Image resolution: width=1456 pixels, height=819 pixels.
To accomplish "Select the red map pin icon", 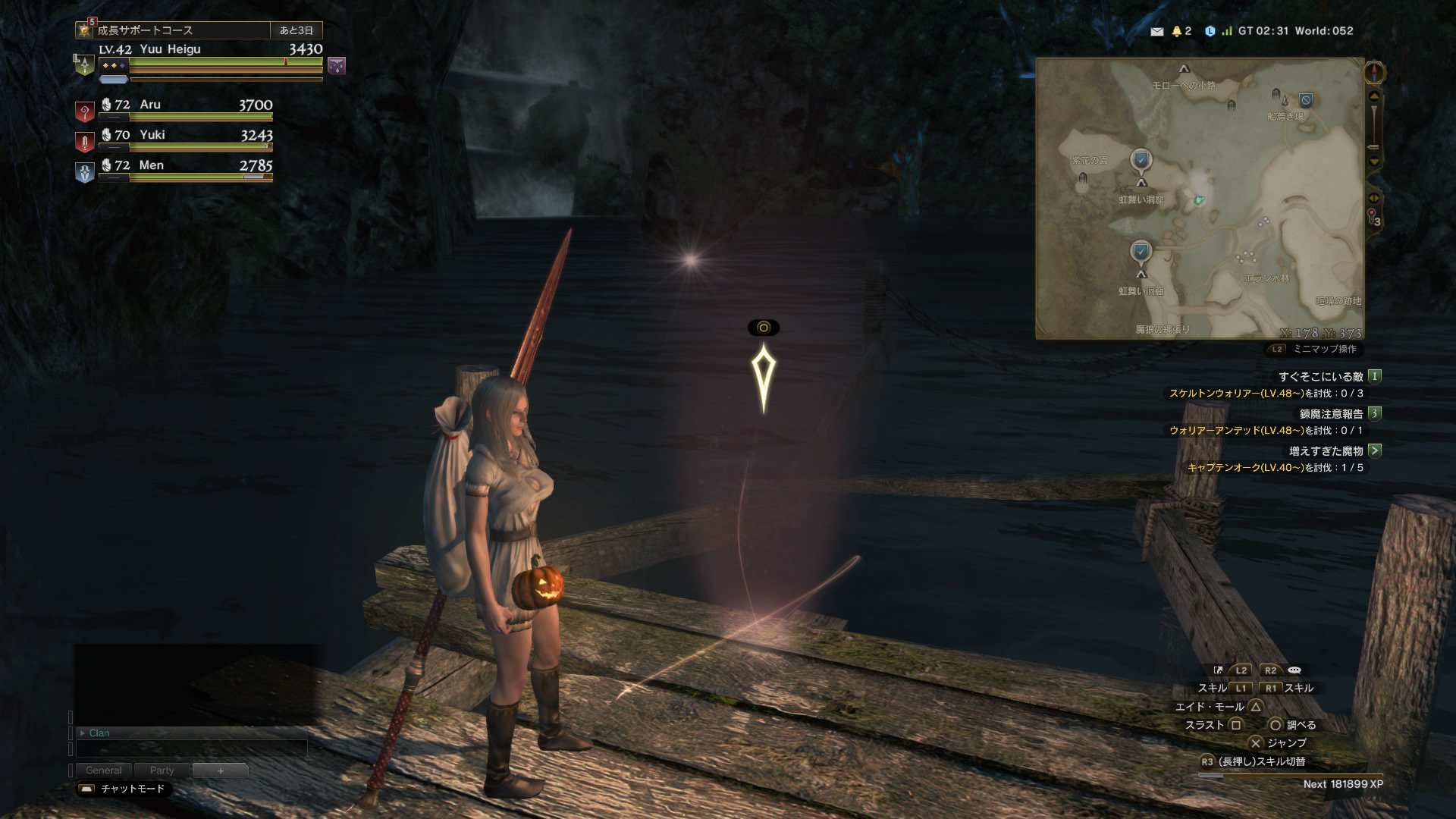I will [1372, 216].
